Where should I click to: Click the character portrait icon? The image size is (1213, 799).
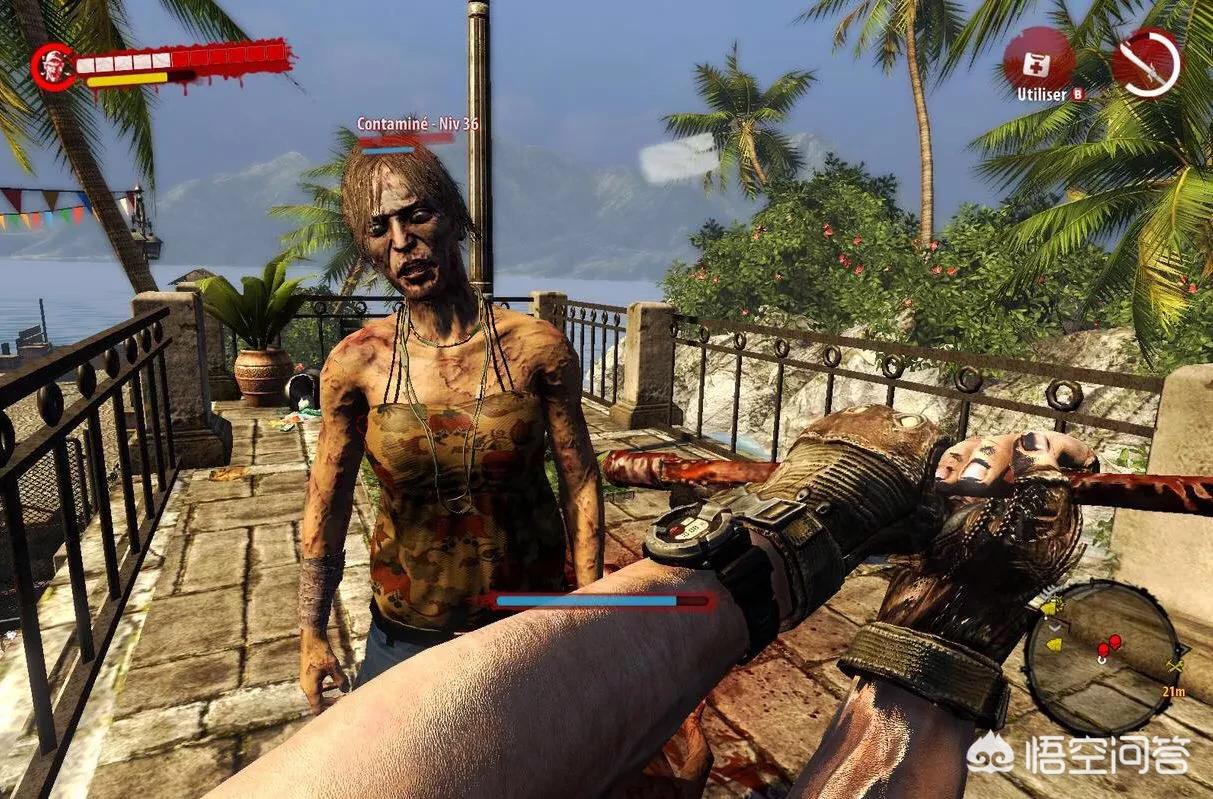[52, 66]
